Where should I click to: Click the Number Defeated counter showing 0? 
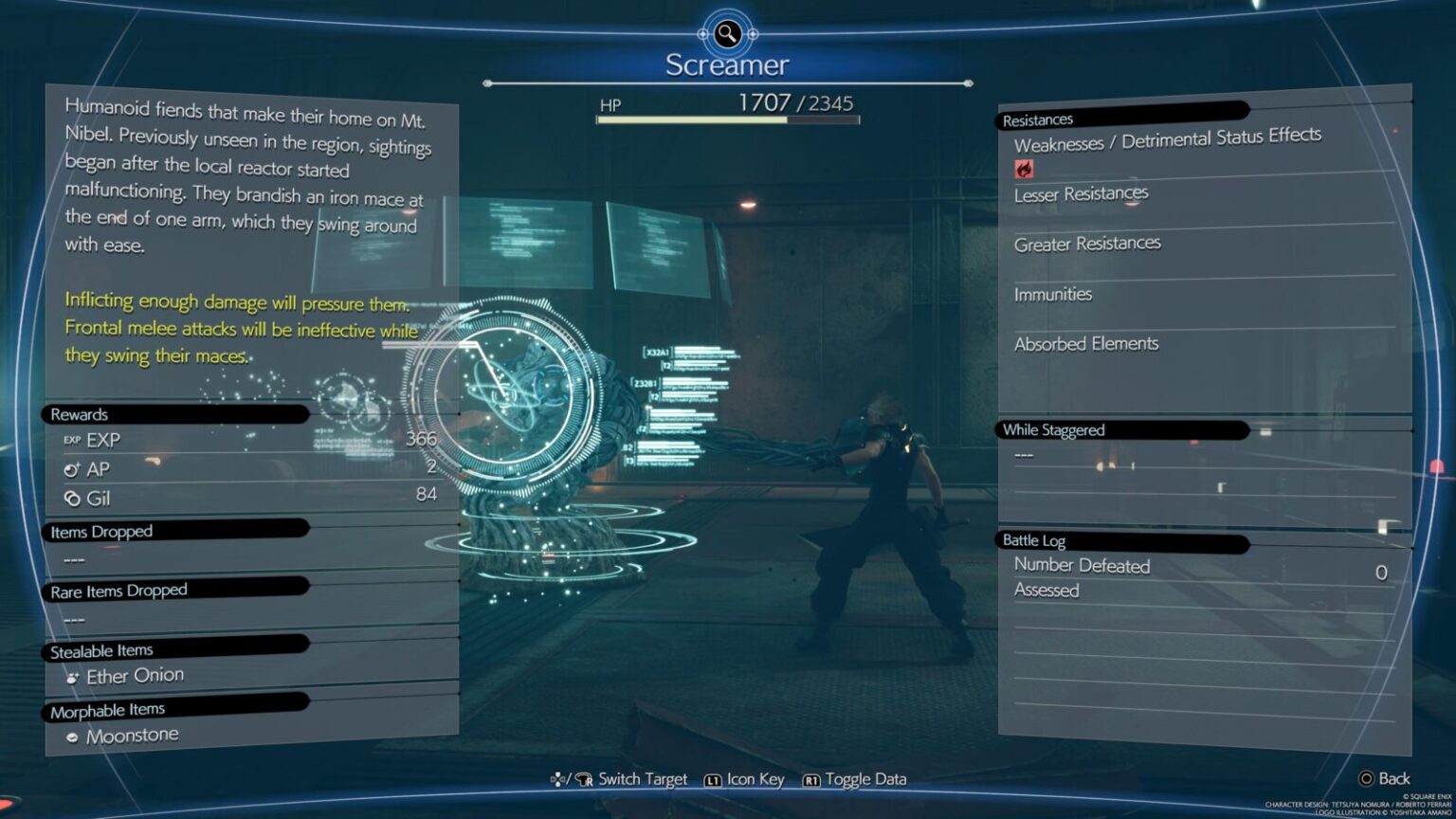(x=1381, y=572)
